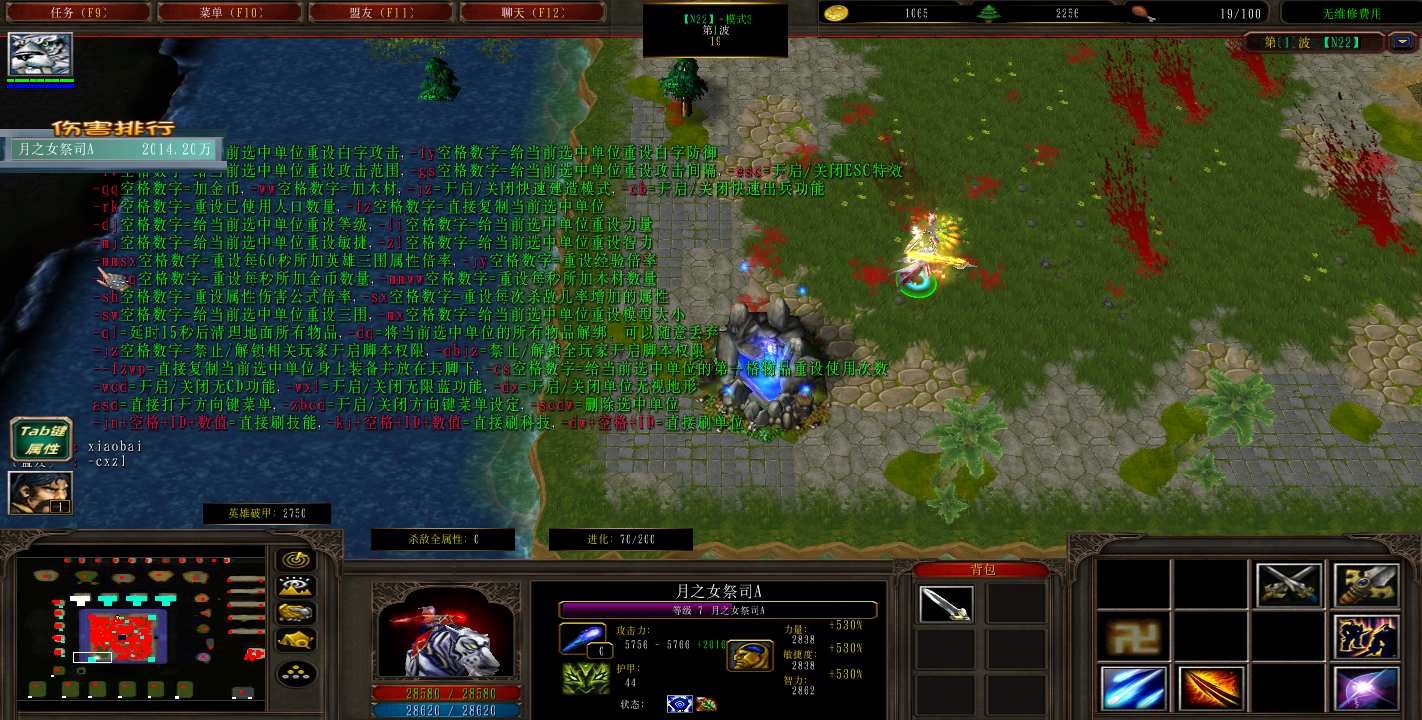Click the gold-hilted sword command icon

1366,585
